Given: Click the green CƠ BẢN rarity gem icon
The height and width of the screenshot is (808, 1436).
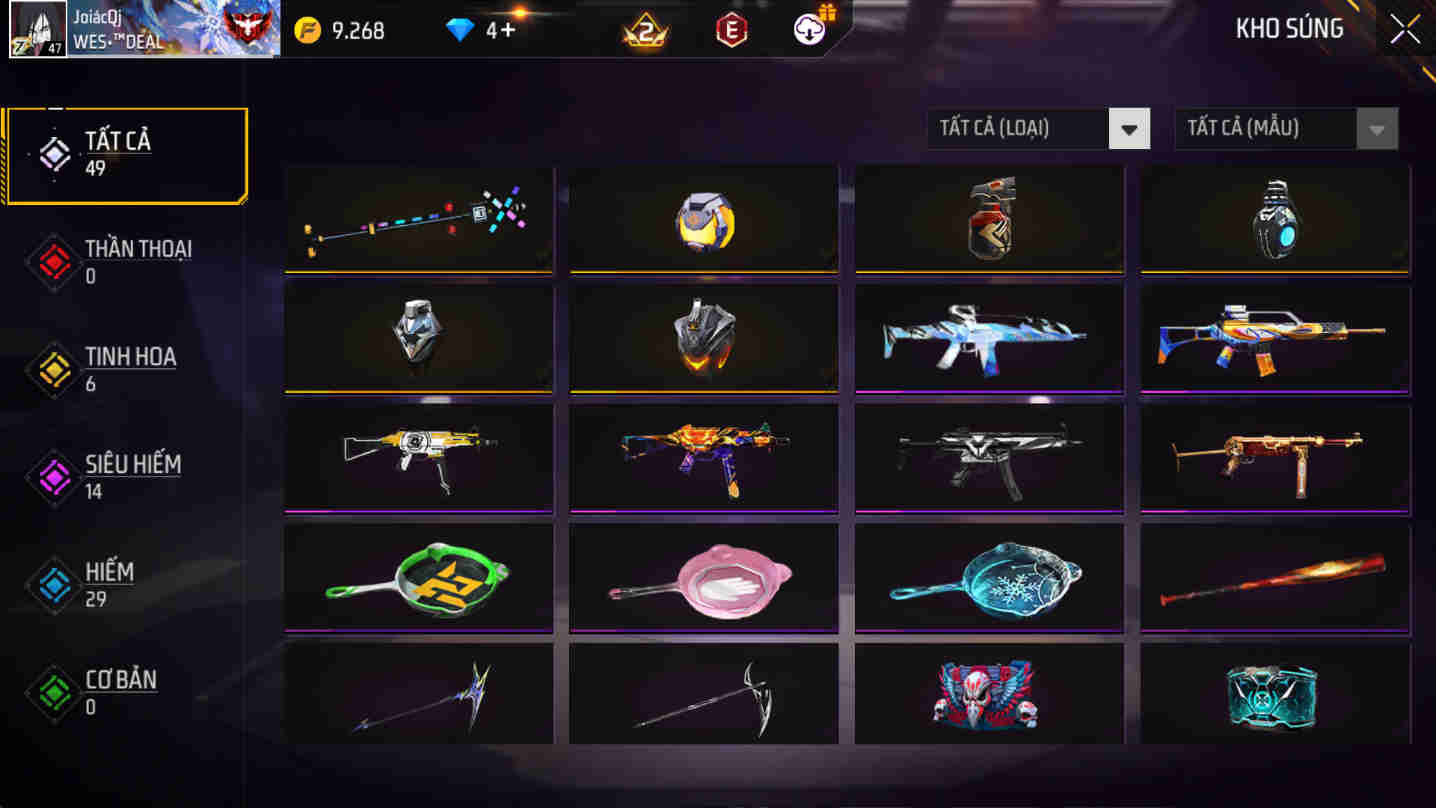Looking at the screenshot, I should 53,693.
